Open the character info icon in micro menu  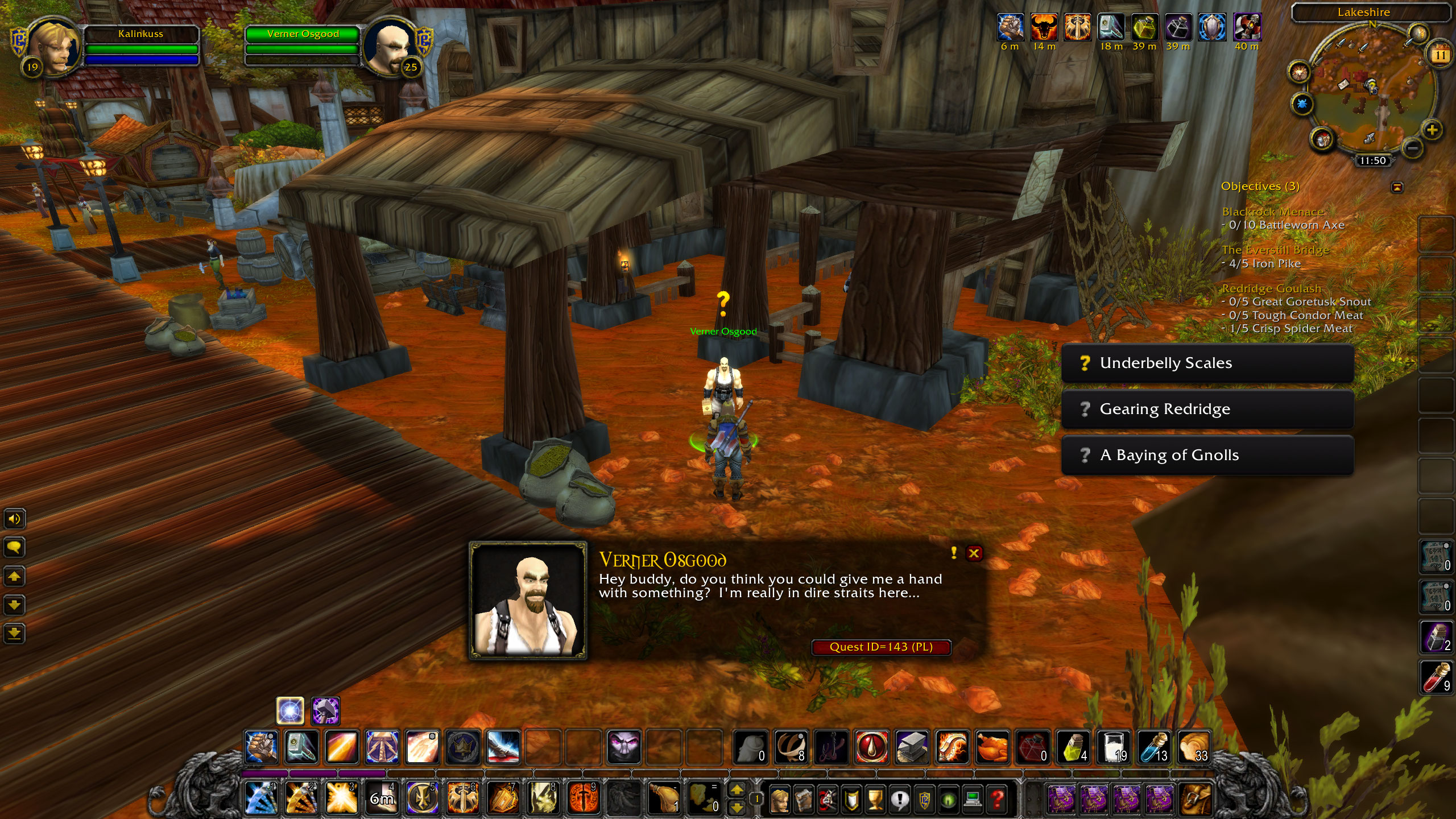click(780, 801)
